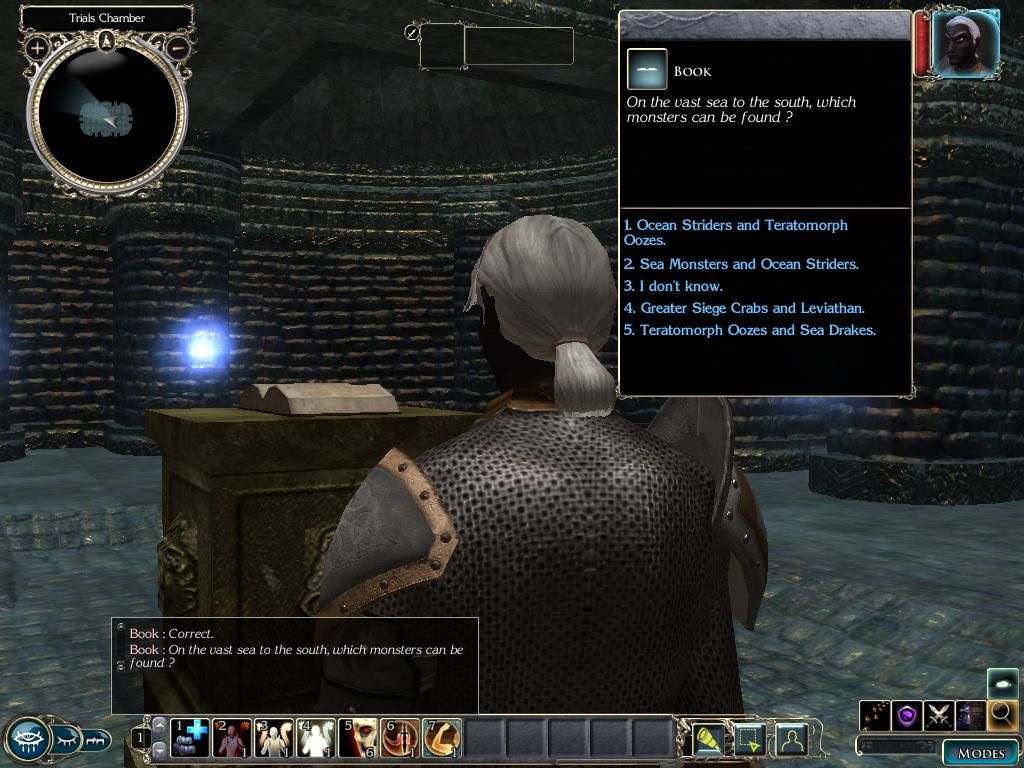Activate the magnifying glass search icon

point(1003,715)
